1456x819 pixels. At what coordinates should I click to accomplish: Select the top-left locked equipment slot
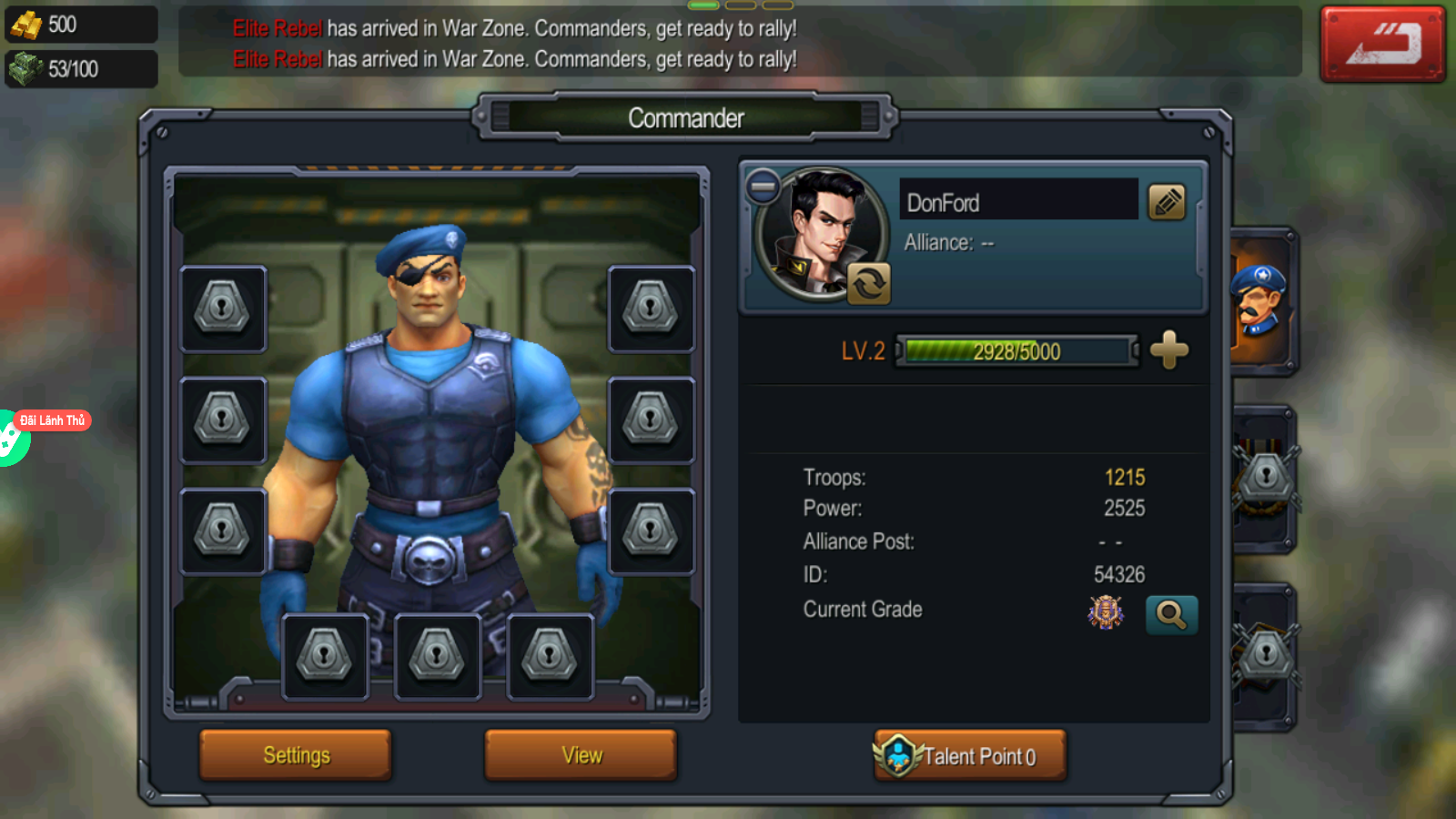(223, 309)
